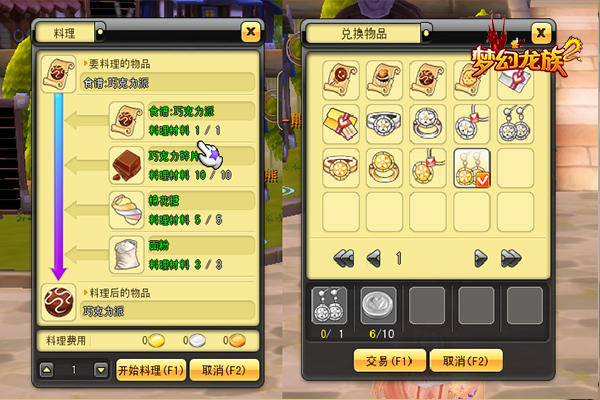The height and width of the screenshot is (400, 600).
Task: Start cooking with 开始料理 button
Action: pos(151,369)
